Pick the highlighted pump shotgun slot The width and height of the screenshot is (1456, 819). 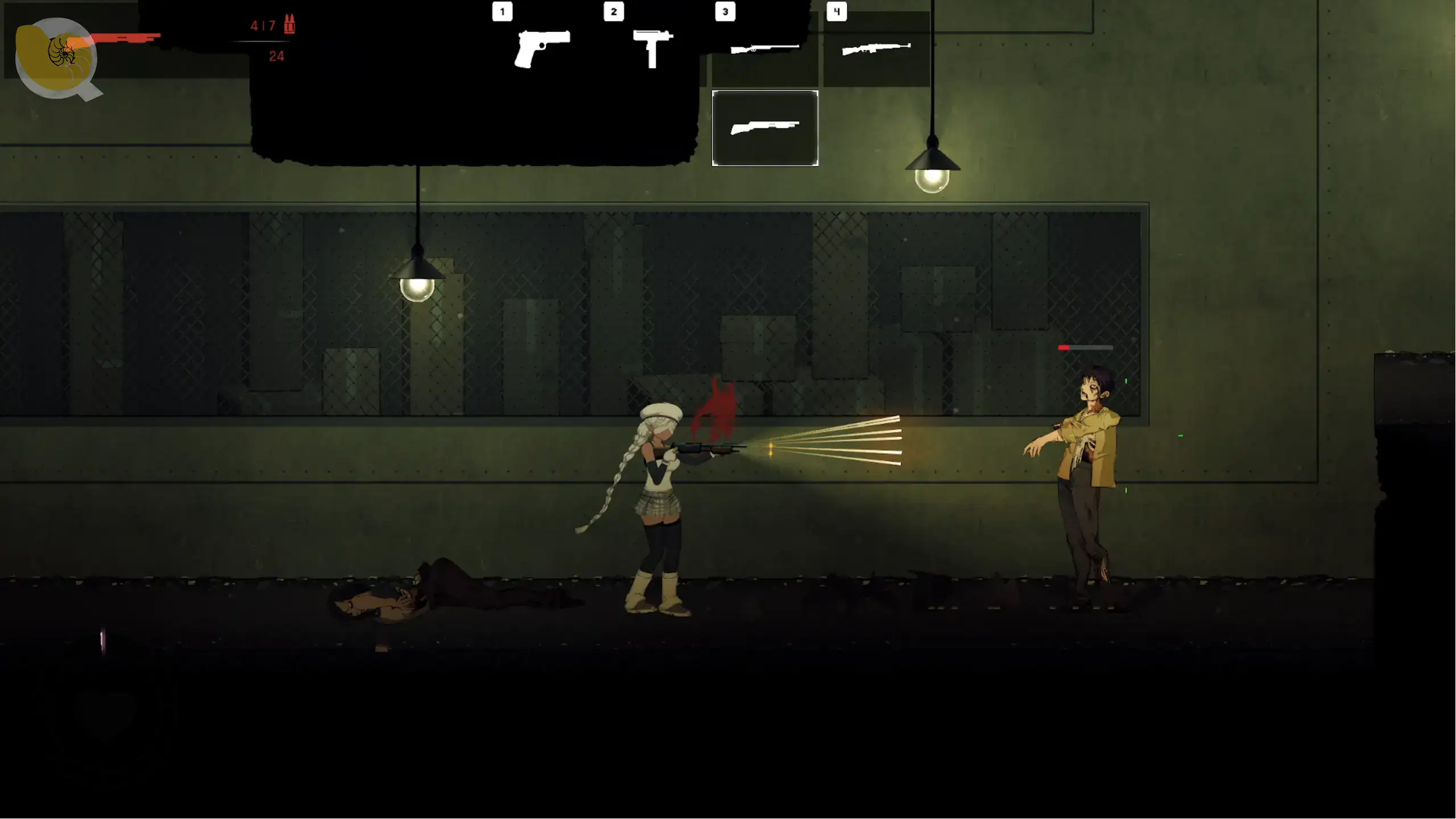pyautogui.click(x=765, y=128)
